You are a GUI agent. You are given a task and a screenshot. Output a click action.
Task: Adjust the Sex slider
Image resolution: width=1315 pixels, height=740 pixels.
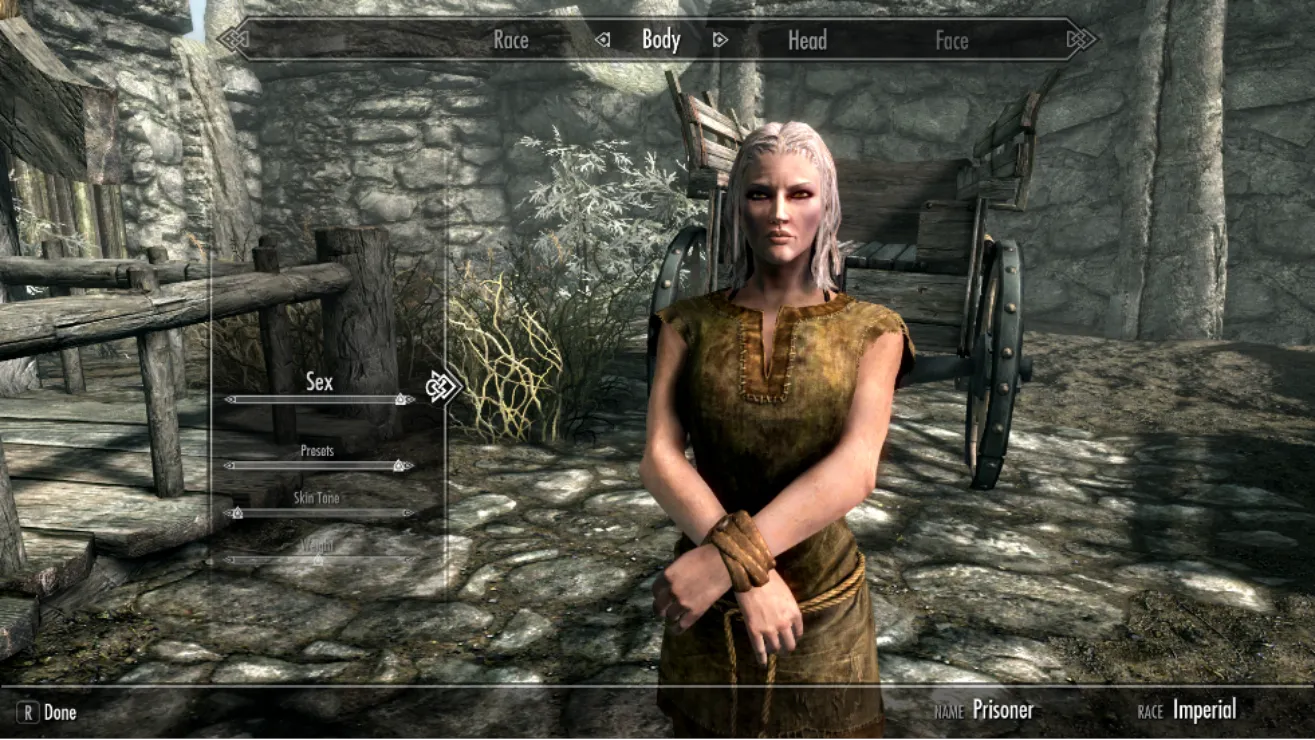coord(319,399)
